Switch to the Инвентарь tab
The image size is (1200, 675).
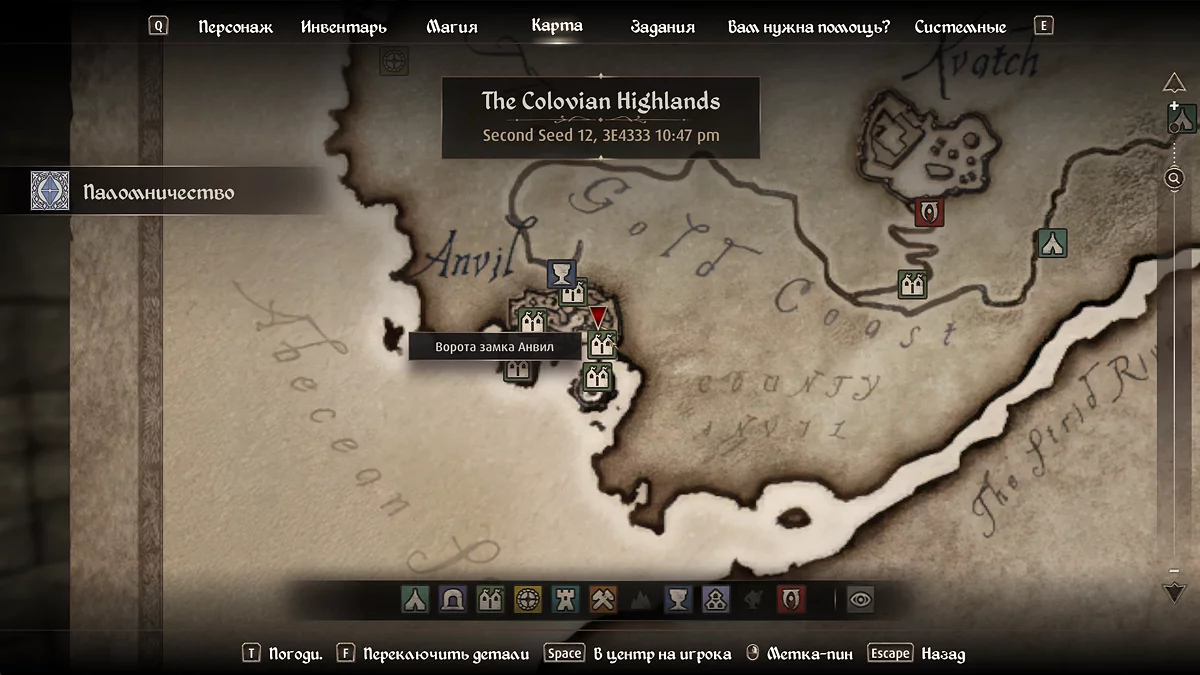[344, 27]
